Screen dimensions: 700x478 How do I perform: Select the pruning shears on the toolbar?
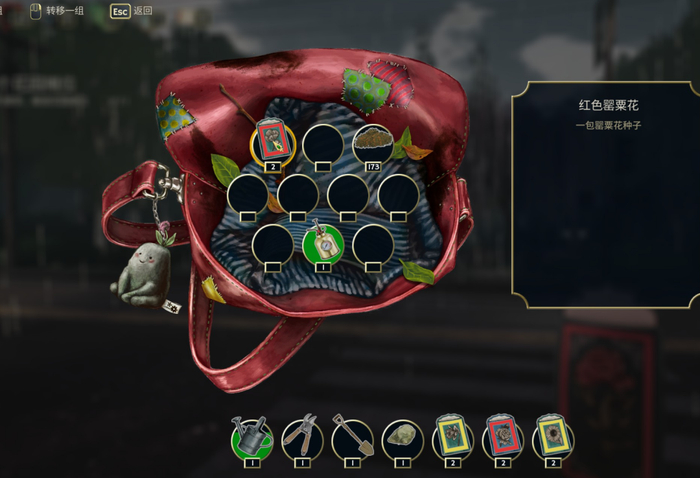pyautogui.click(x=302, y=437)
